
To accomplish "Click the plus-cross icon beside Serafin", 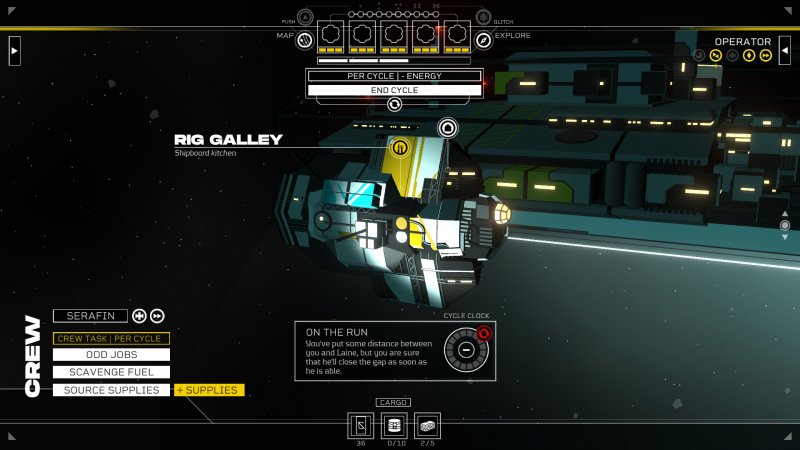I will tap(139, 316).
